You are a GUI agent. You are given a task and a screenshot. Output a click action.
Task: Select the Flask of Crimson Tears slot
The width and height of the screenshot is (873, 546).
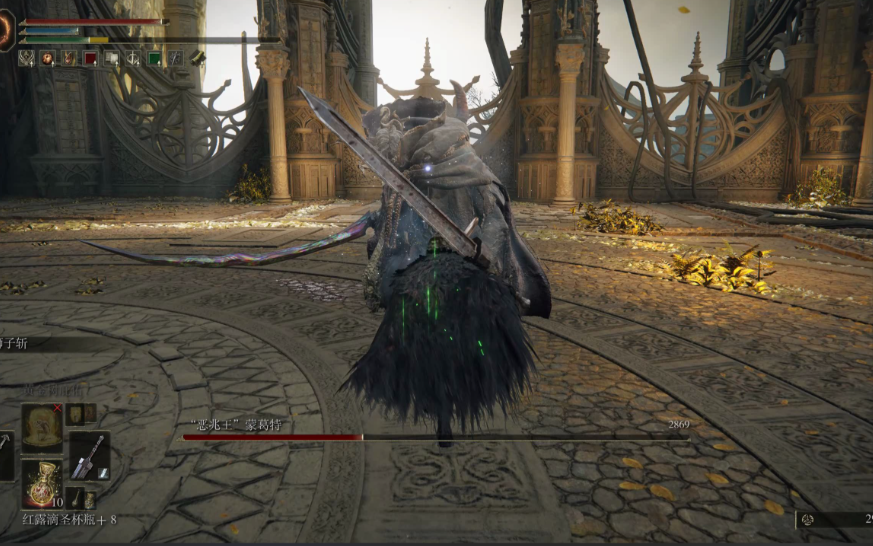click(42, 482)
